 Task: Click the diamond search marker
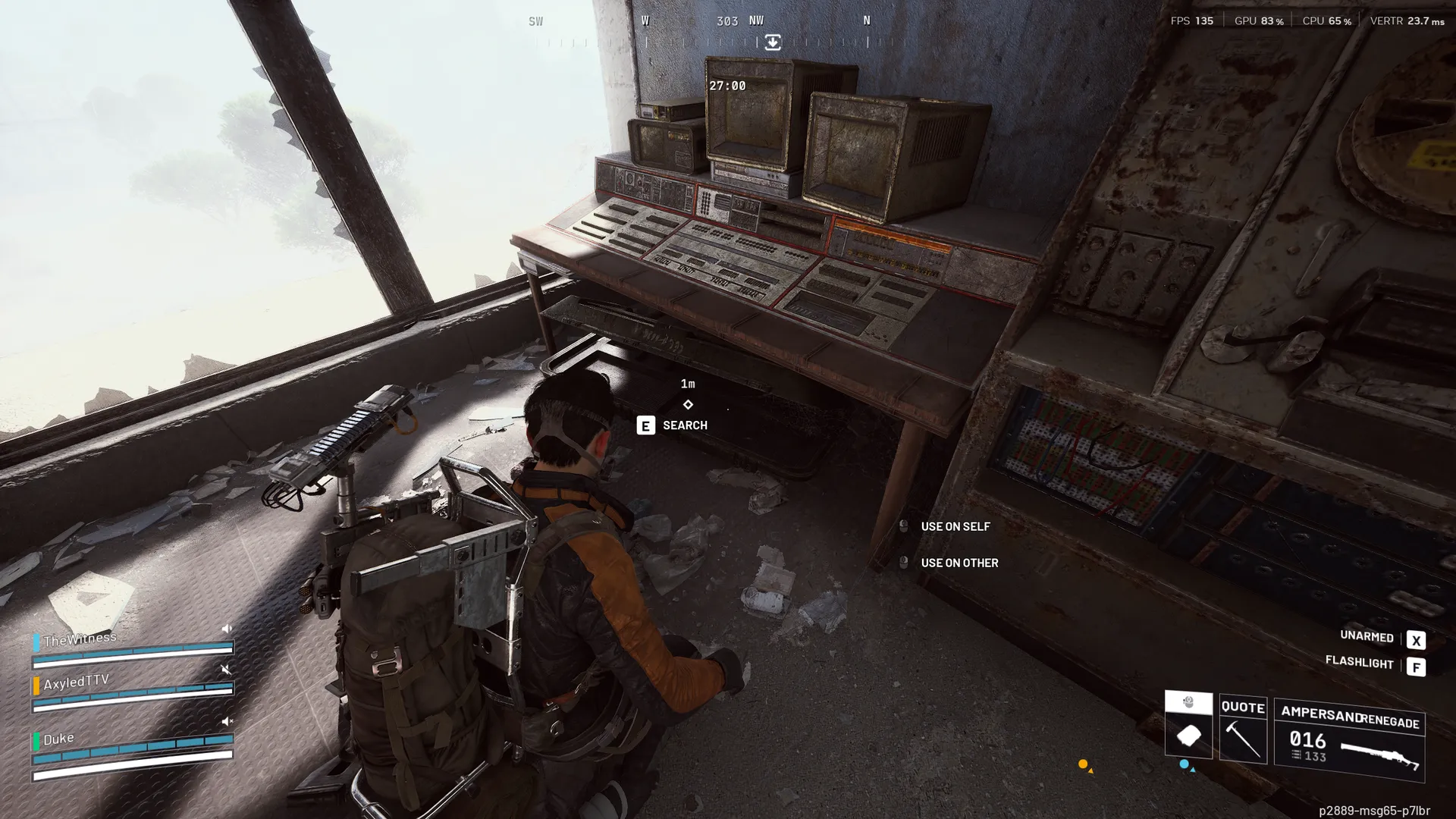tap(688, 405)
